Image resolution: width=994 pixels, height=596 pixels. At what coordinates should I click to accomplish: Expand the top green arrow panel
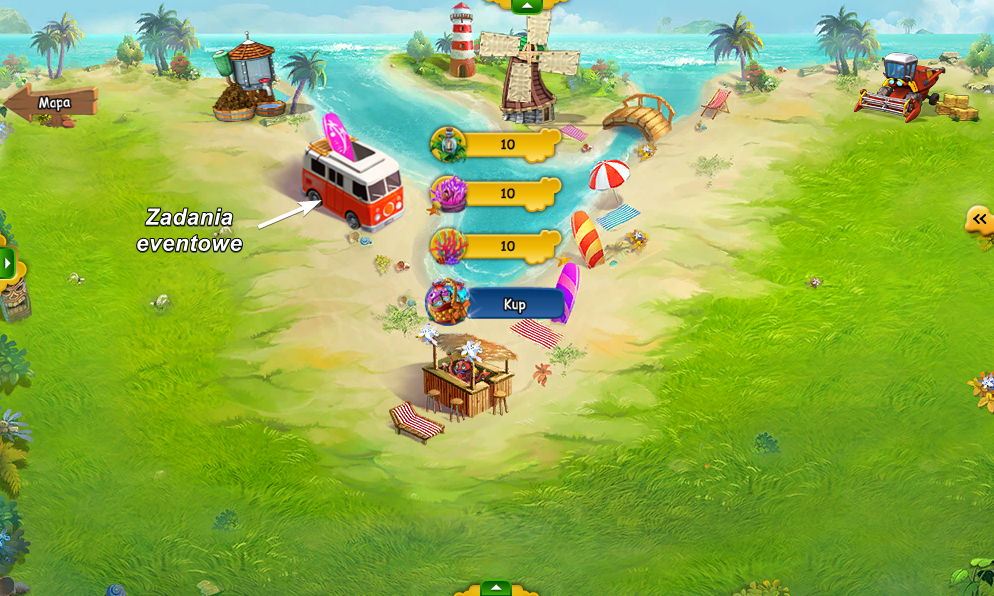coord(526,6)
